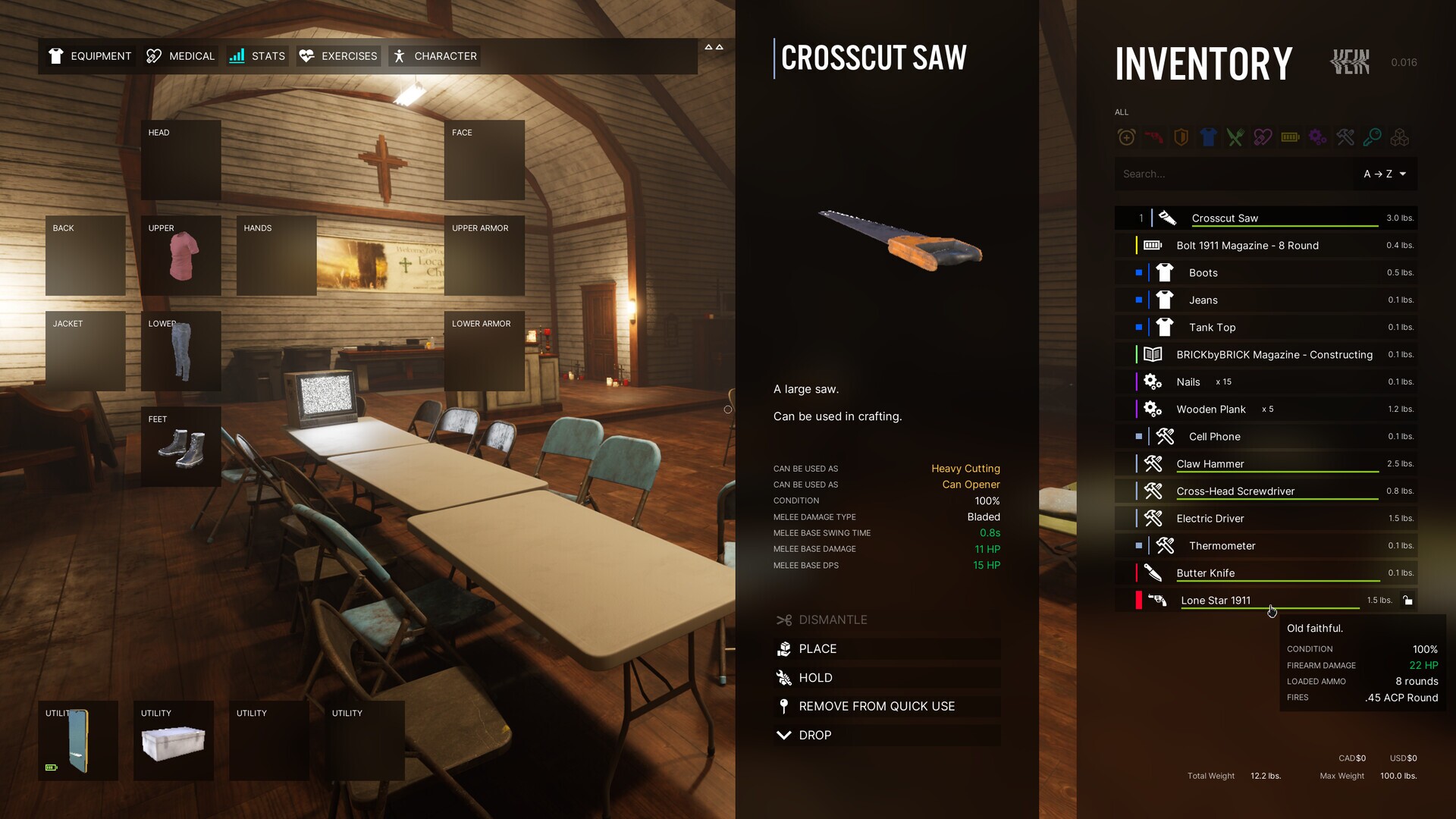Open the Character tab

[434, 55]
